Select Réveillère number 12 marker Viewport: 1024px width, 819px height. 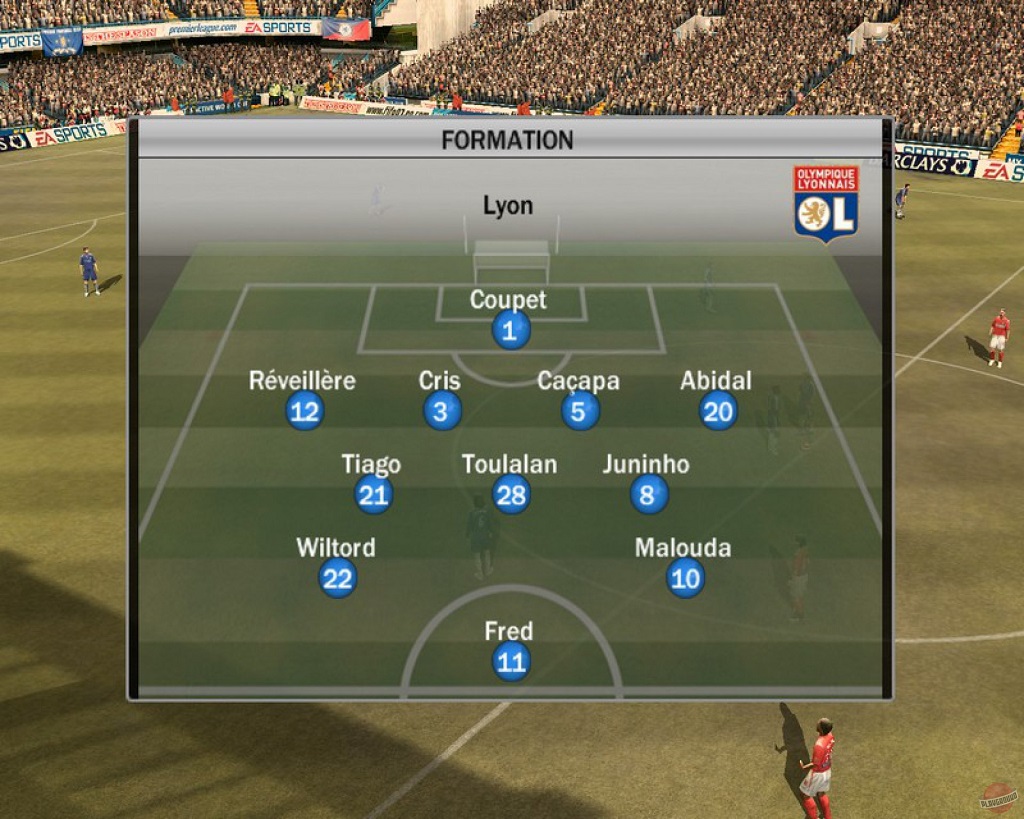(305, 411)
